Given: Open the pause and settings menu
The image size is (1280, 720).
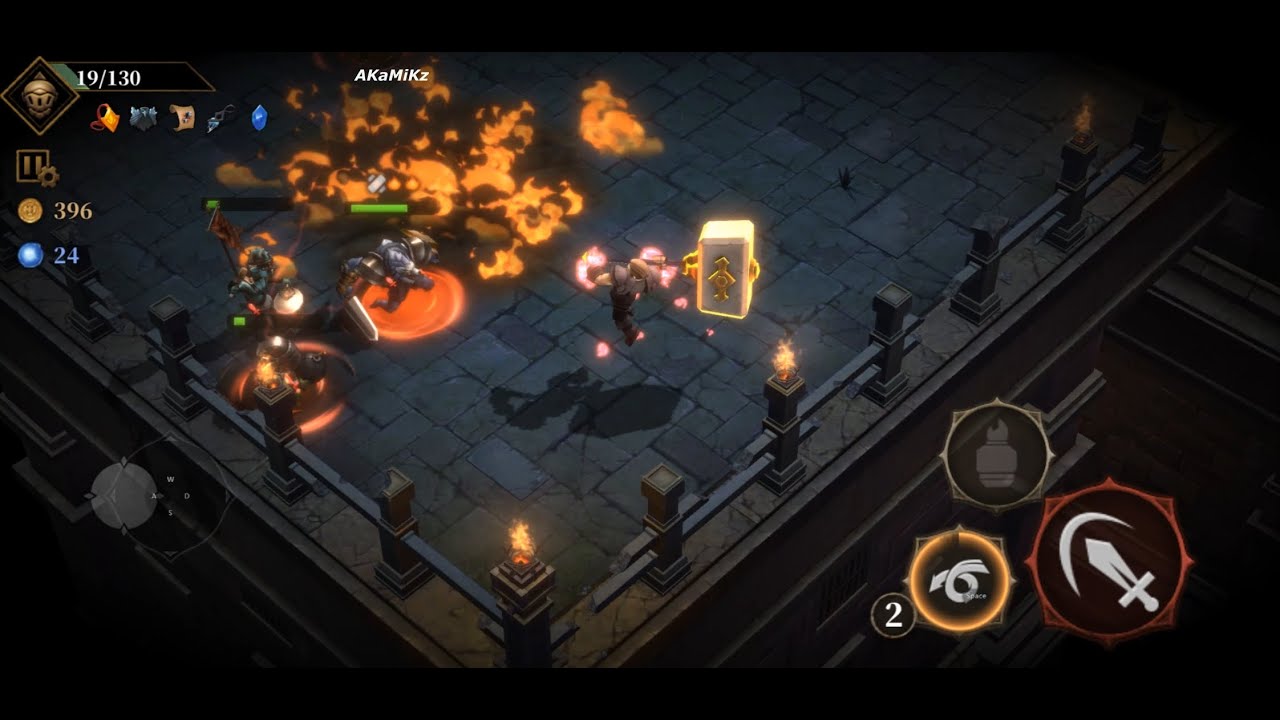Looking at the screenshot, I should coord(35,167).
